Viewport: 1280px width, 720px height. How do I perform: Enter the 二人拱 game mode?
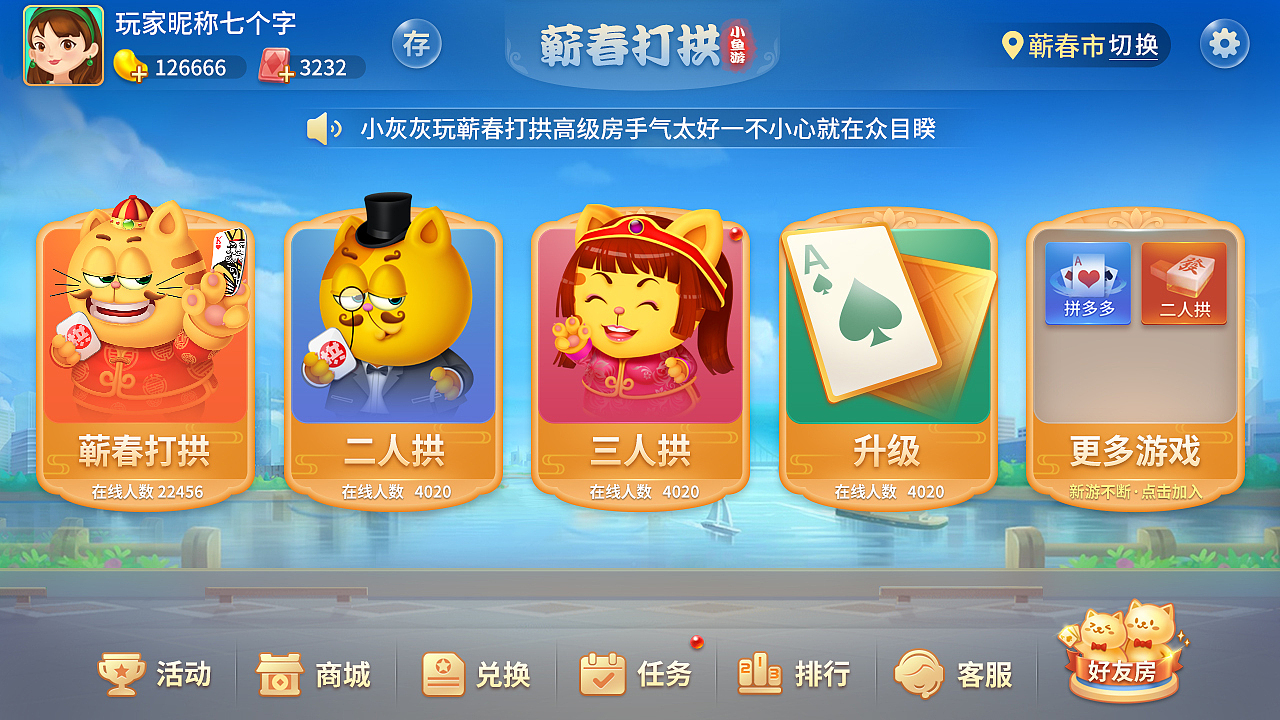point(392,360)
